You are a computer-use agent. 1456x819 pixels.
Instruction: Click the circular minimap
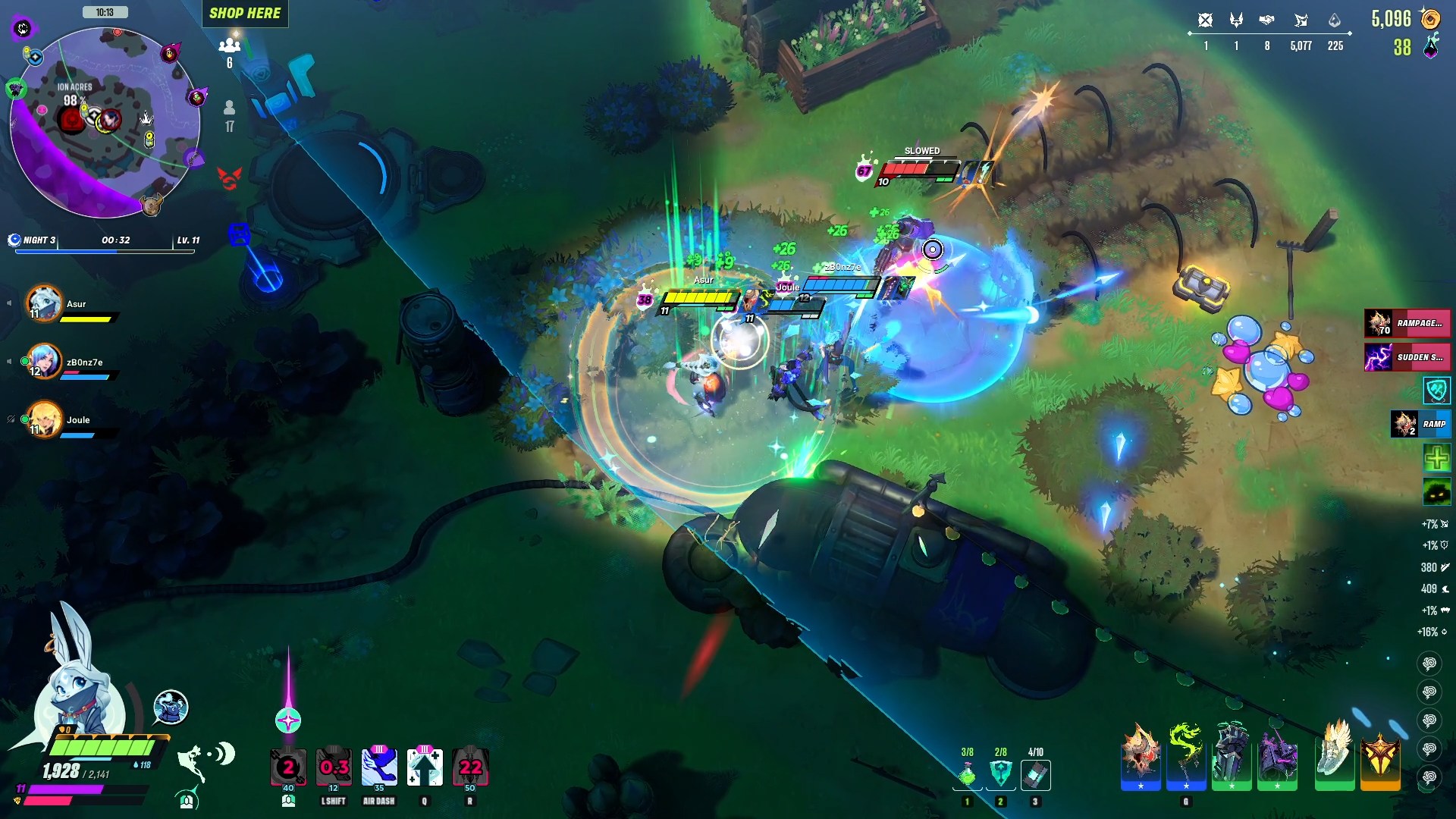point(105,123)
